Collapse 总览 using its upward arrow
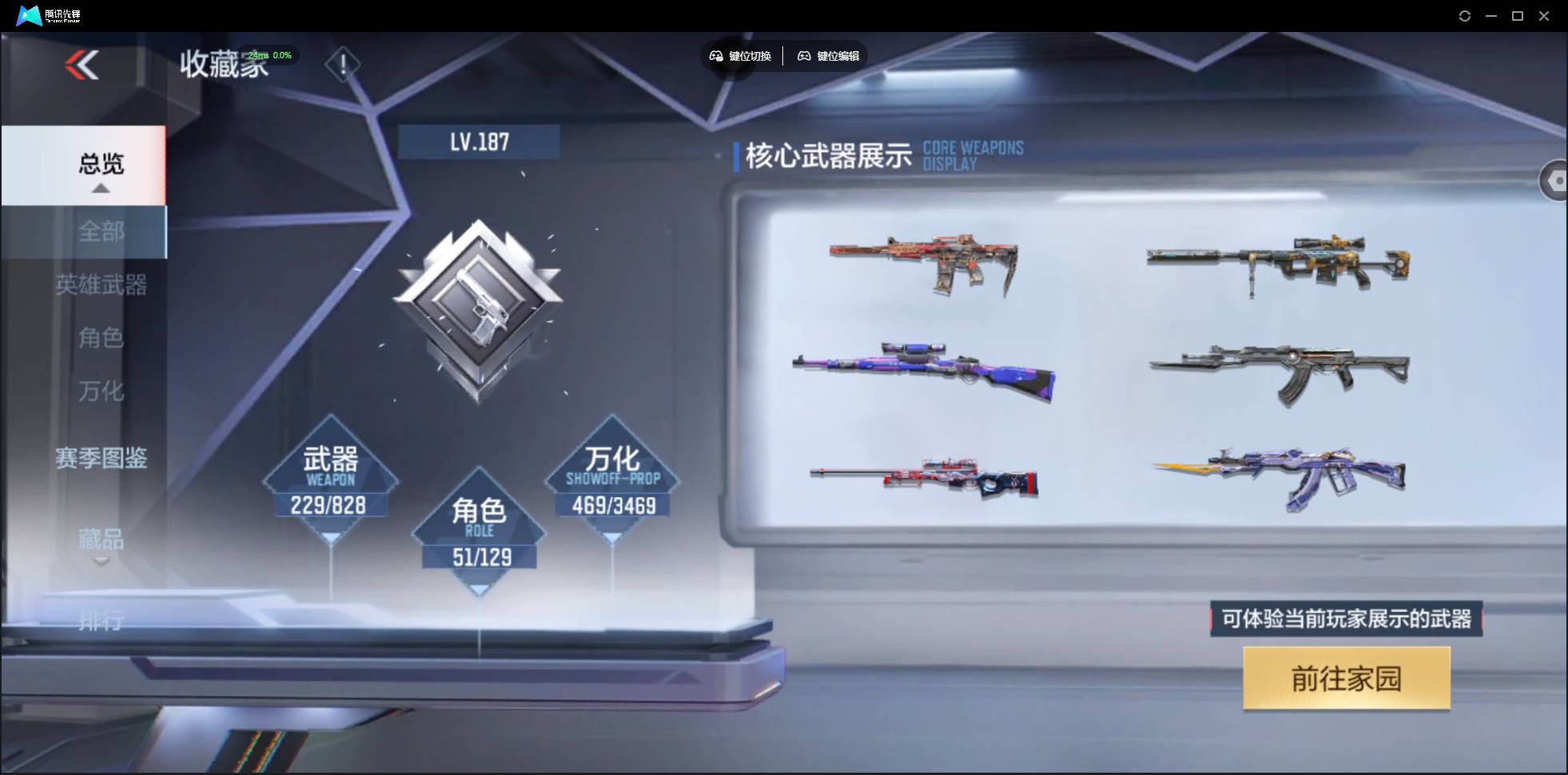1568x775 pixels. [99, 188]
